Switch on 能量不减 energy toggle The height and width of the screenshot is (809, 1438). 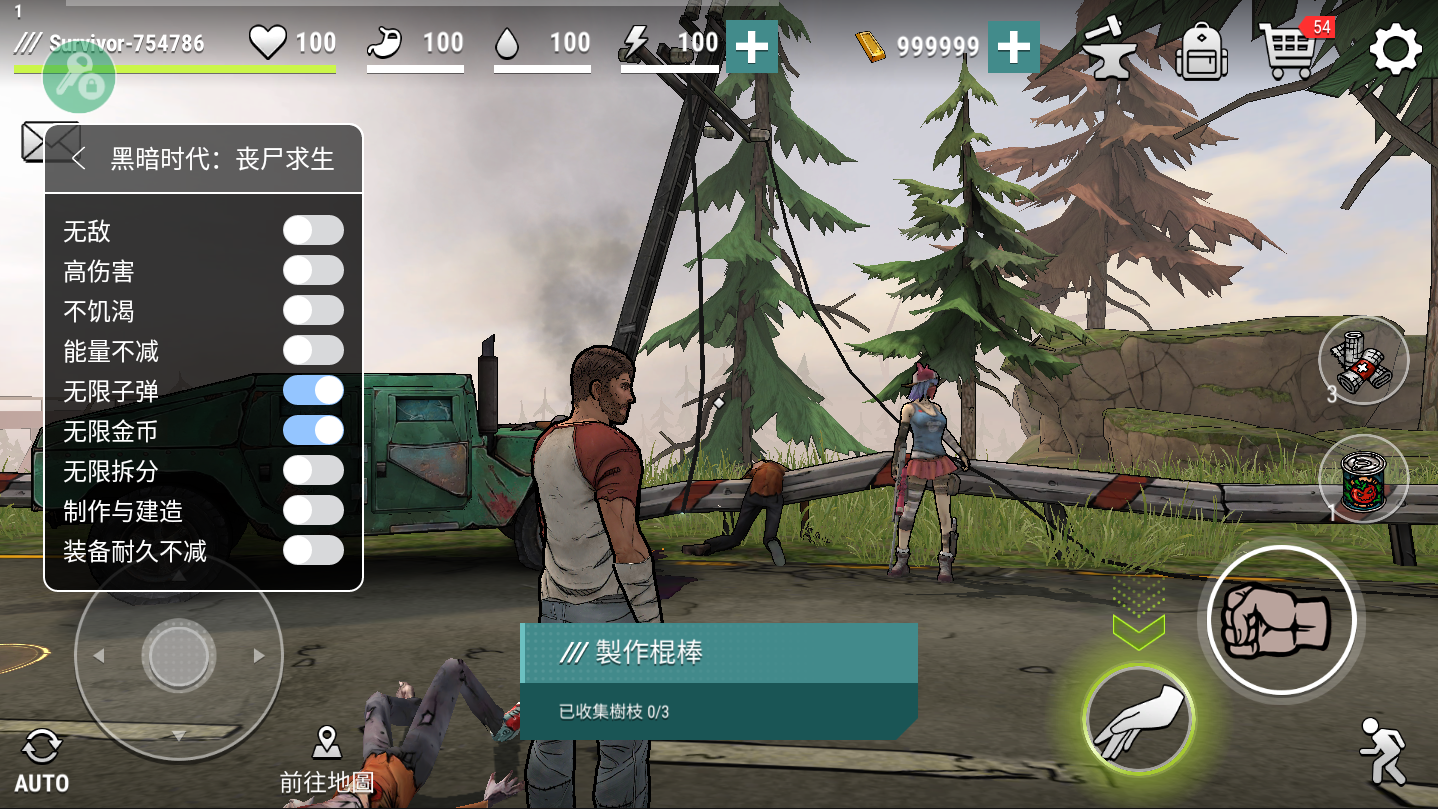tap(313, 350)
